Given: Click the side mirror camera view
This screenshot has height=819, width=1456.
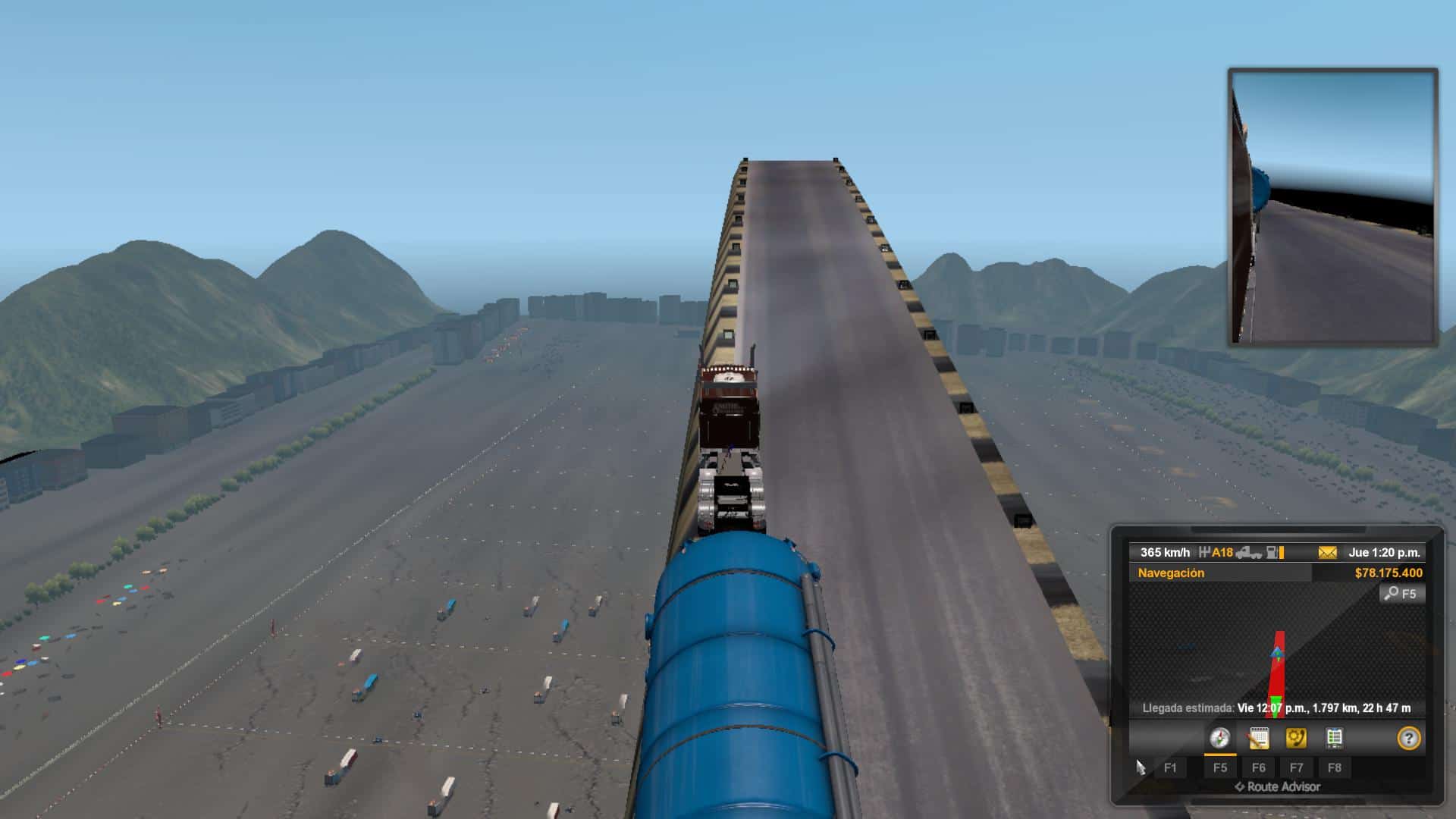Looking at the screenshot, I should [1332, 207].
